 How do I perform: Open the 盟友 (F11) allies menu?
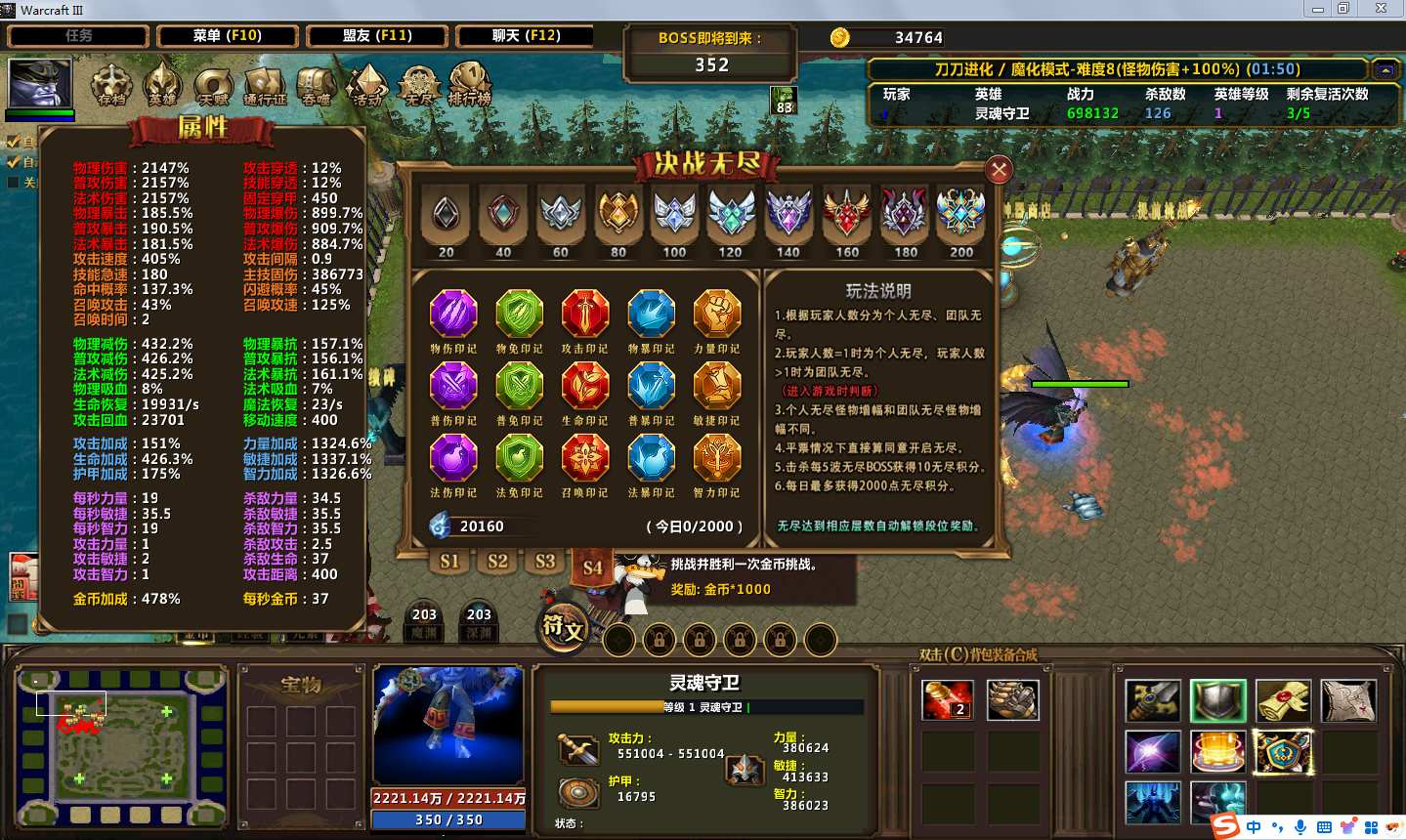(377, 36)
